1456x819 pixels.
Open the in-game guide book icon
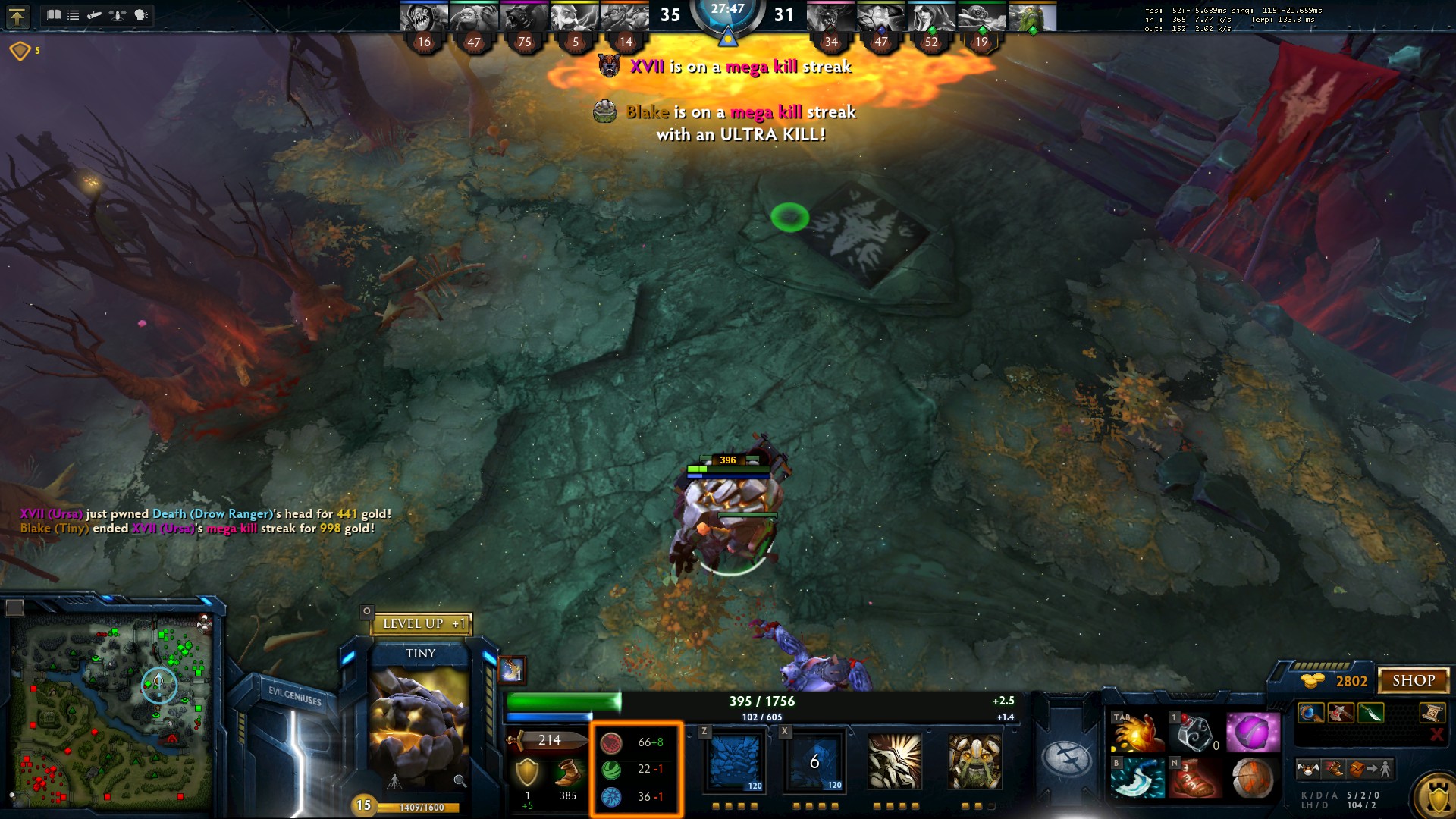tap(54, 14)
